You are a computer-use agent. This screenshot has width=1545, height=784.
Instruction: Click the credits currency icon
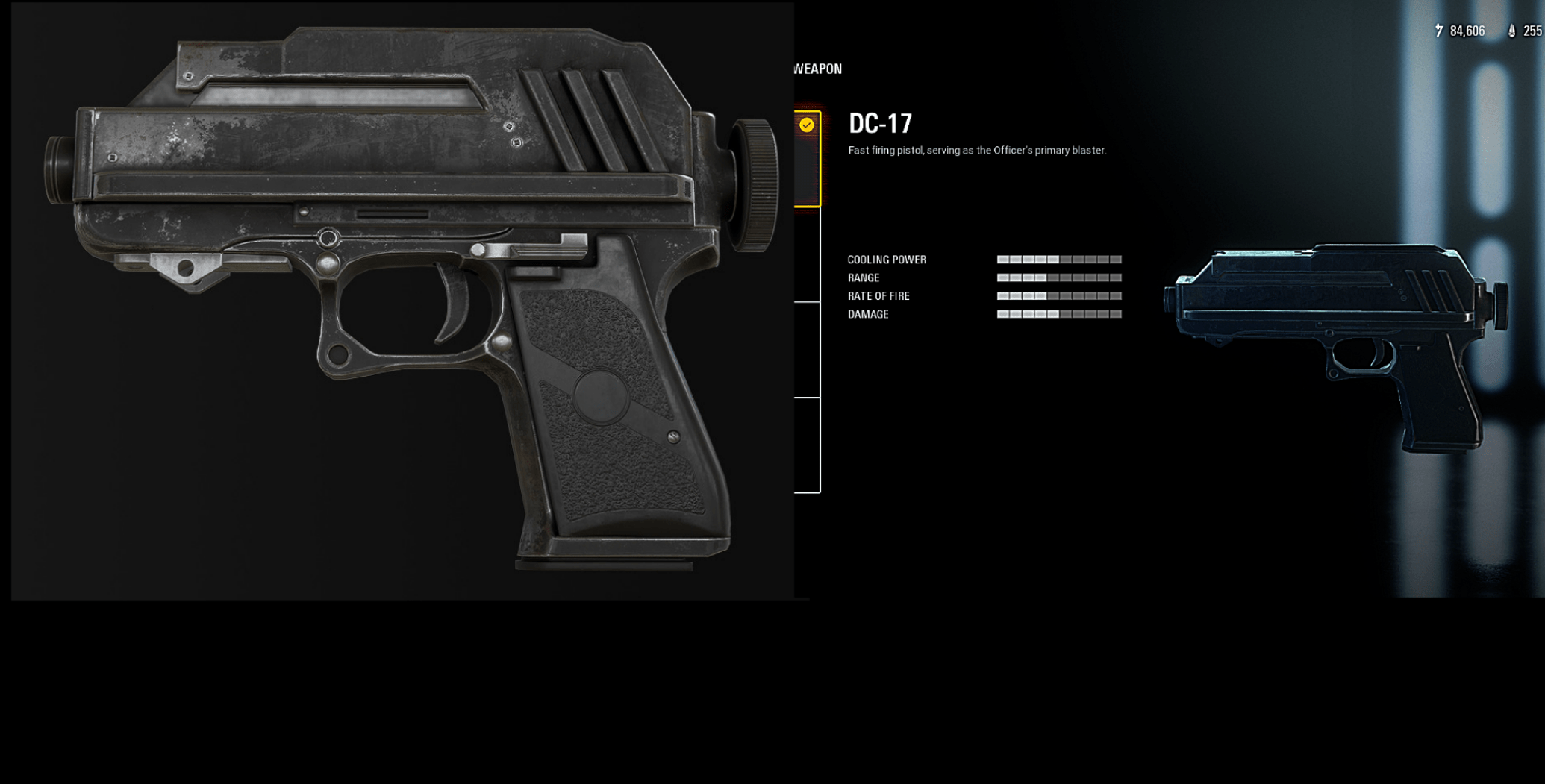click(1439, 31)
